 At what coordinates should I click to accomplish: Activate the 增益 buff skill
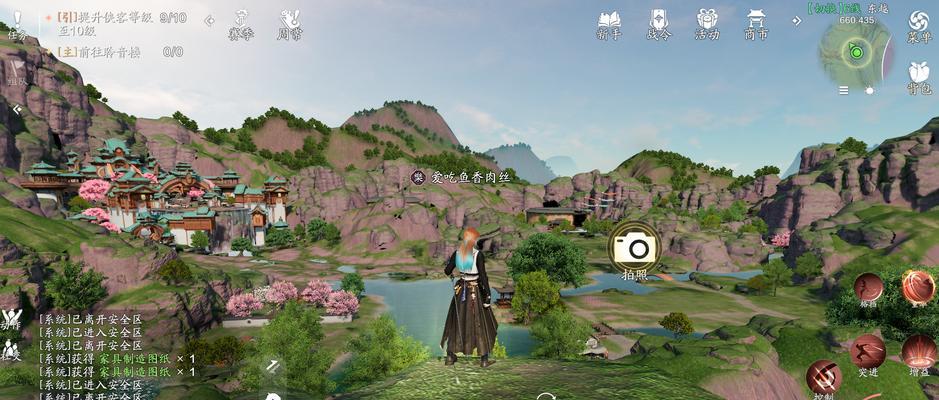point(919,352)
